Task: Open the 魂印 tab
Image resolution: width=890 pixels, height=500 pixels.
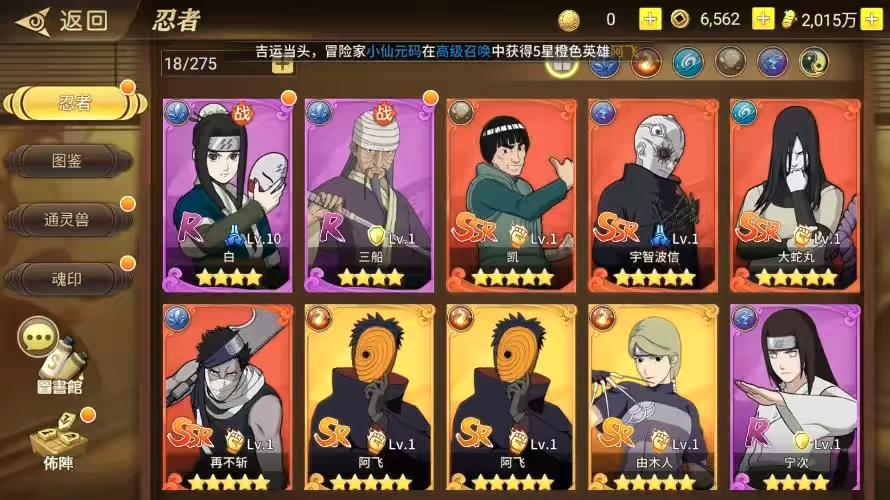Action: (68, 278)
